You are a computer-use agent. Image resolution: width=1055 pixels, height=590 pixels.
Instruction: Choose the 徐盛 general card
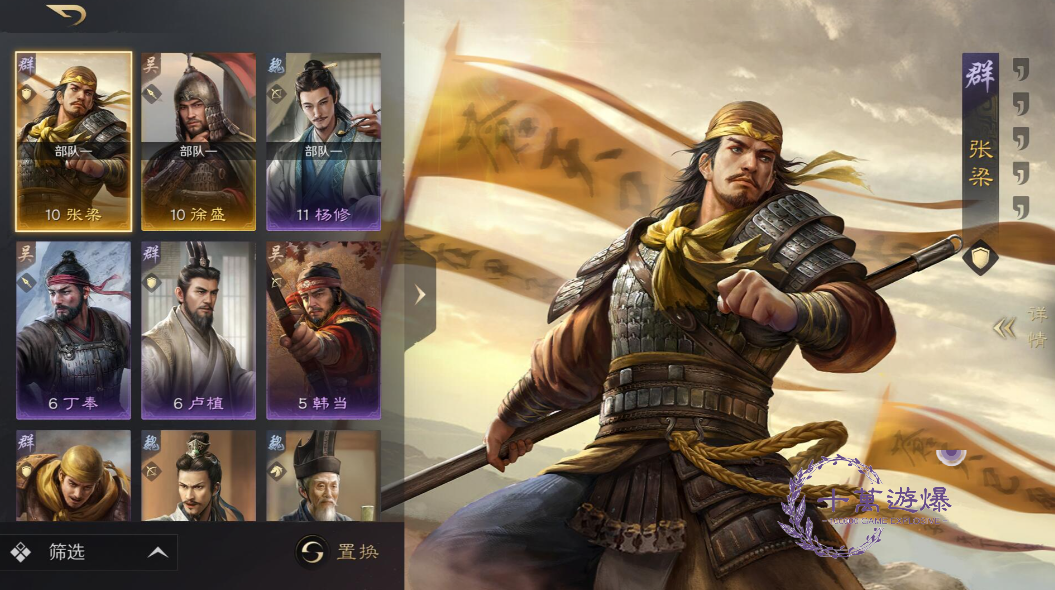point(198,140)
